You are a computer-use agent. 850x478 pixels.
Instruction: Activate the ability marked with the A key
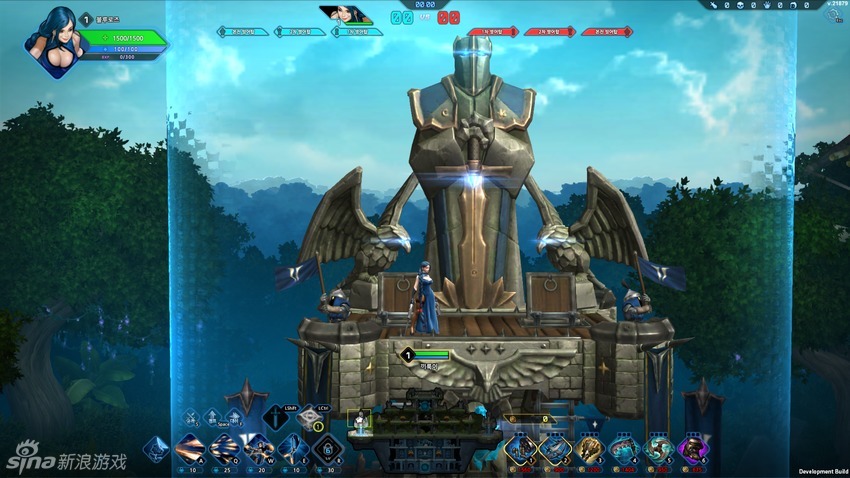[x=190, y=449]
